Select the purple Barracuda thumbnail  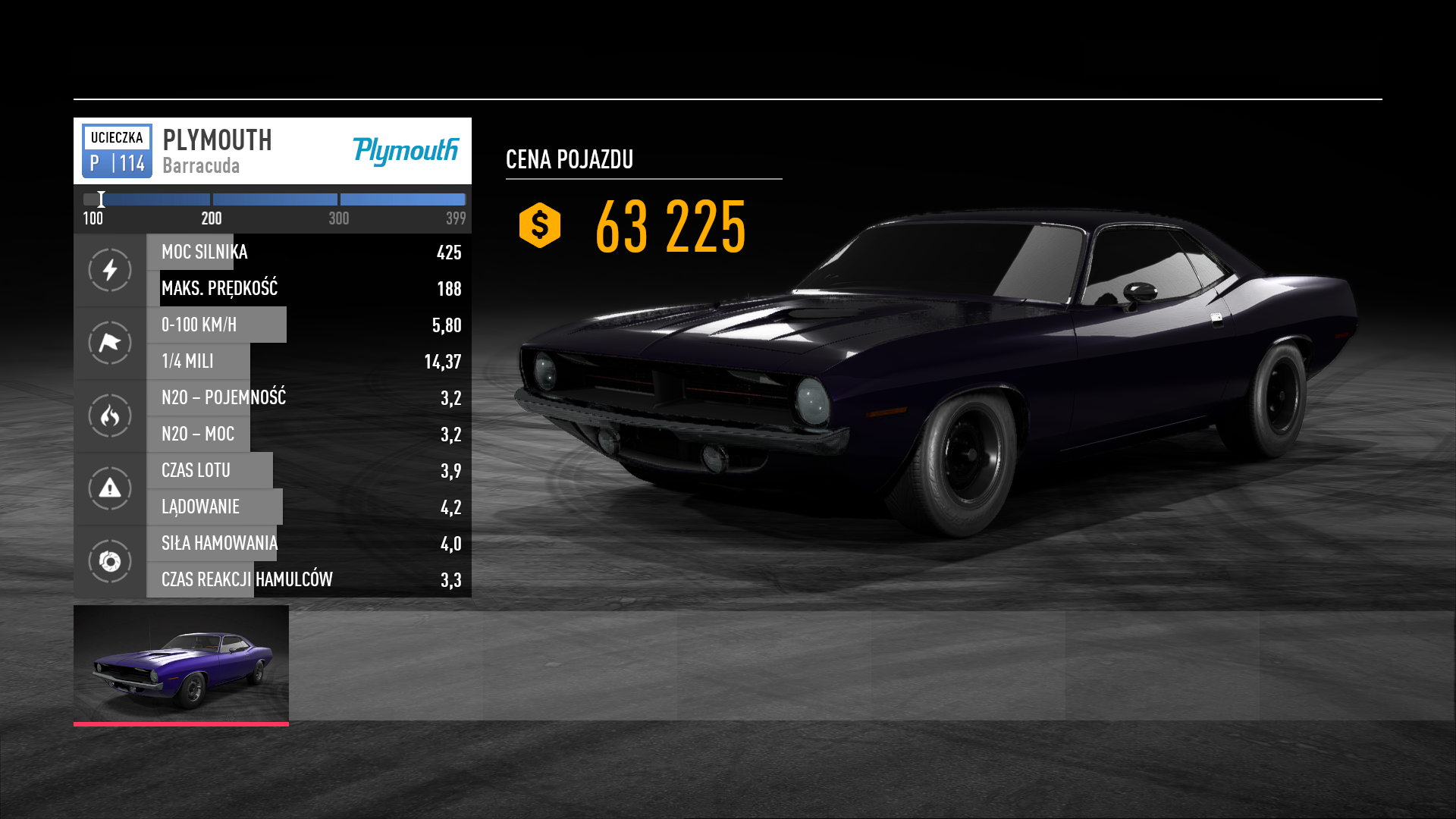coord(181,664)
